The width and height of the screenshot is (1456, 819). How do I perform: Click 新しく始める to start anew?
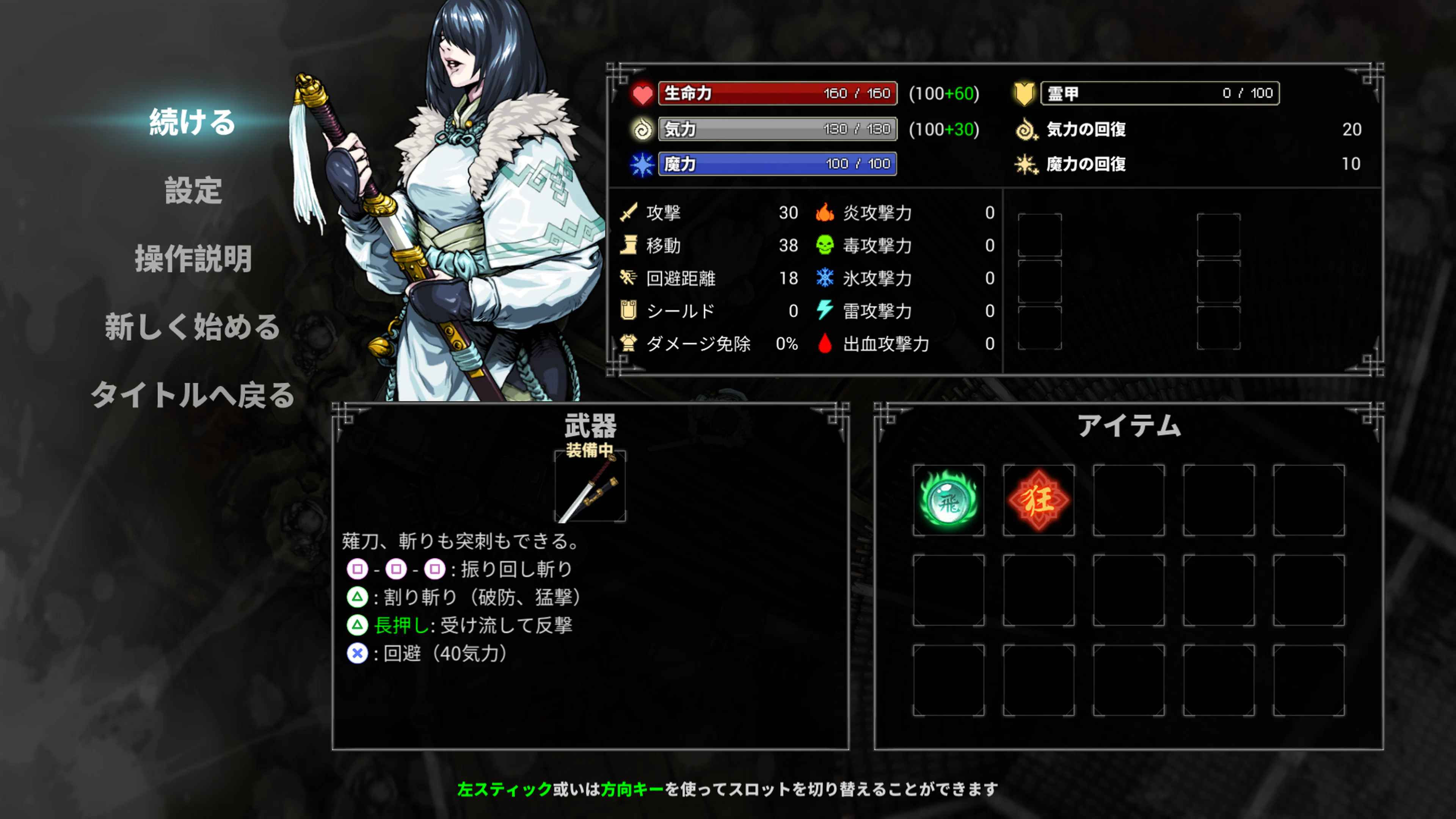point(191,327)
